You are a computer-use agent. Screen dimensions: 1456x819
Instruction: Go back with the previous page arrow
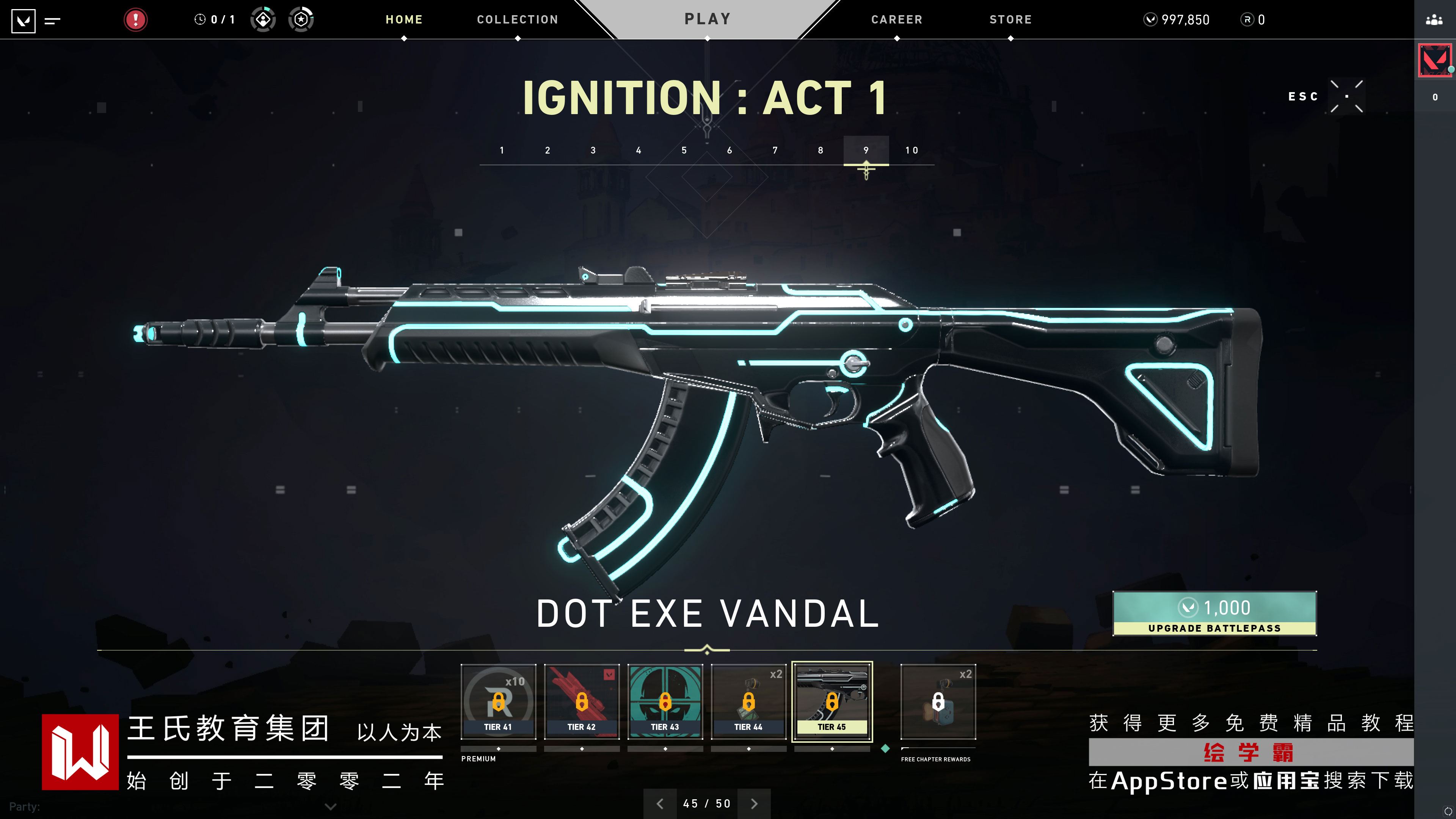(x=660, y=804)
